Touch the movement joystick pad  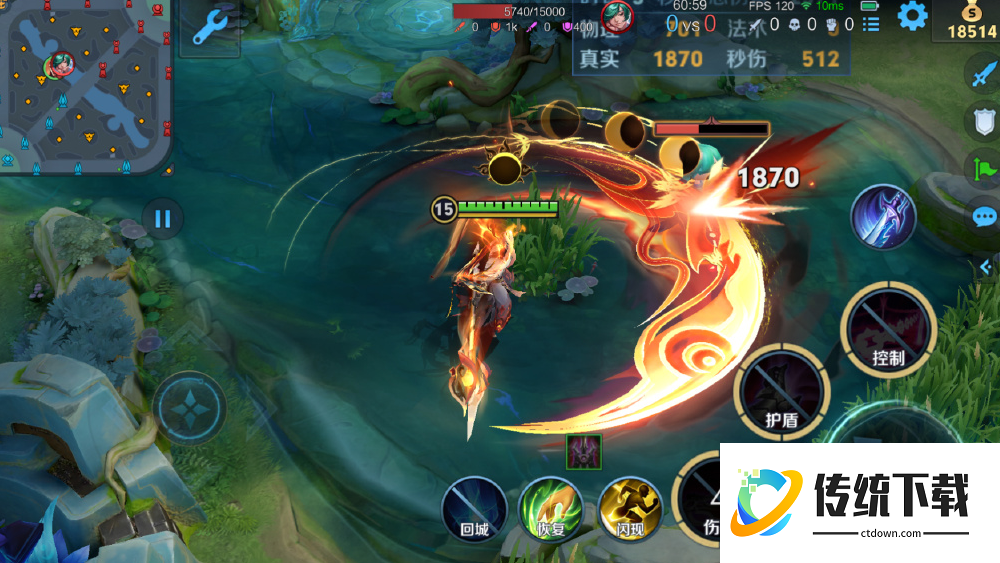(189, 408)
